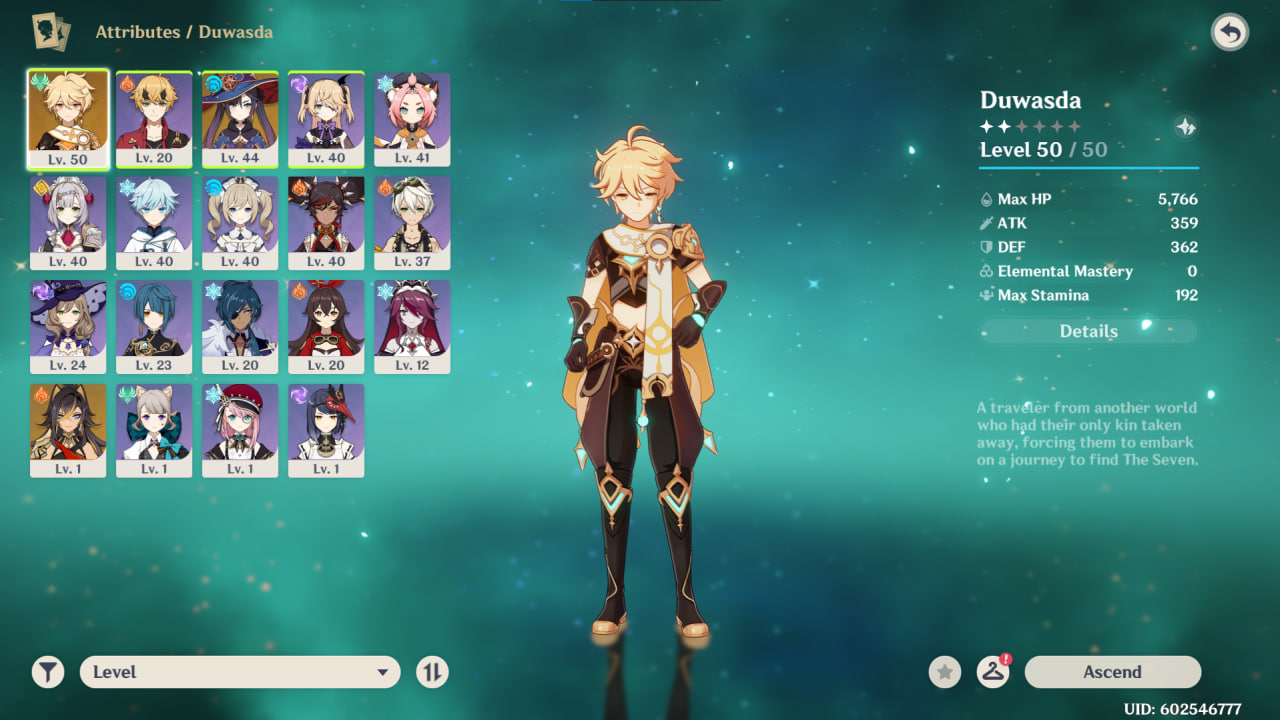The width and height of the screenshot is (1280, 720).
Task: Choose Kaeya's portrait with the Cryo icon
Action: (240, 326)
